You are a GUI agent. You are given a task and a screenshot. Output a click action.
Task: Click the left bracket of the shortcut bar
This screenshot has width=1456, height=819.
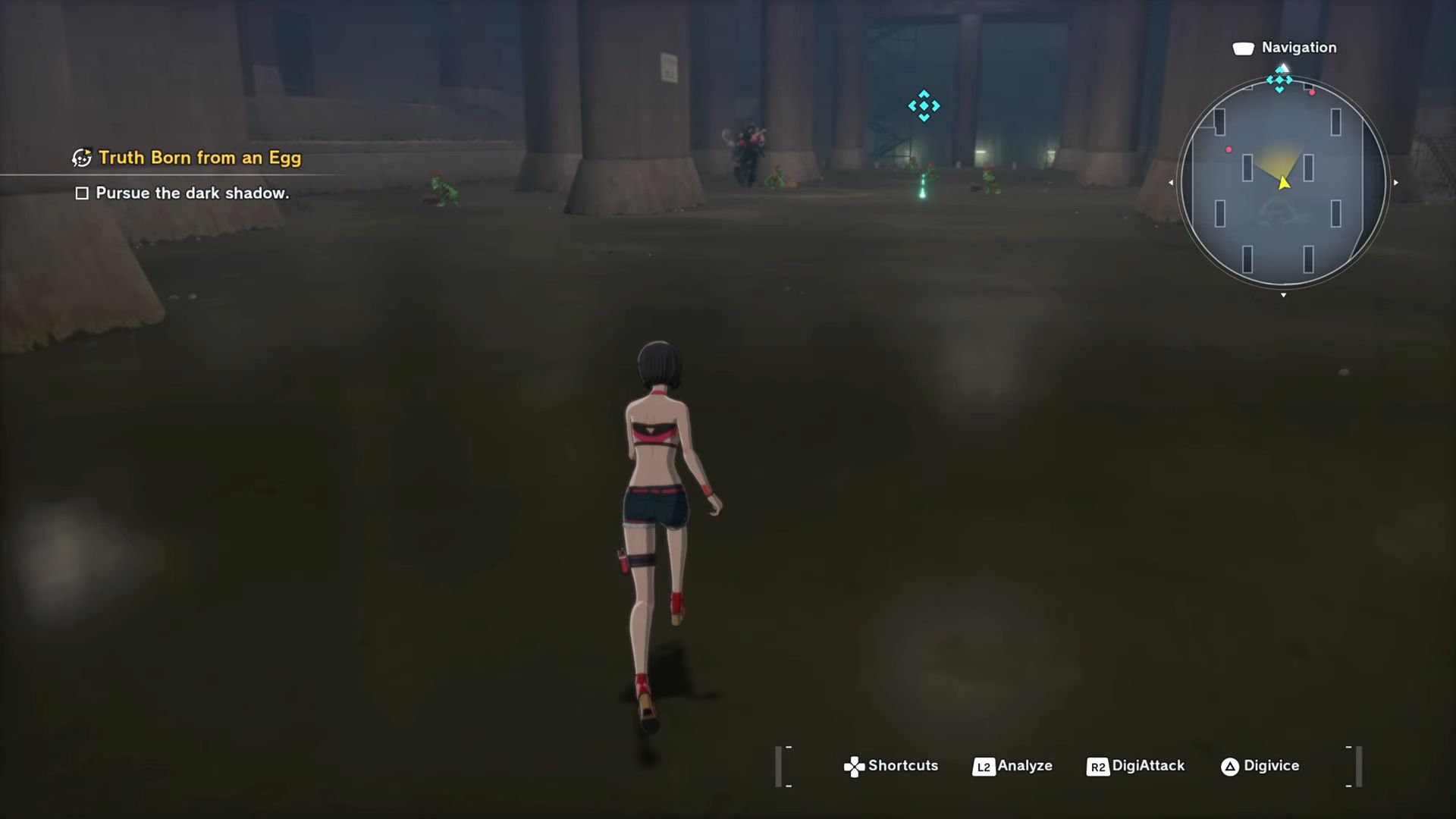(779, 765)
